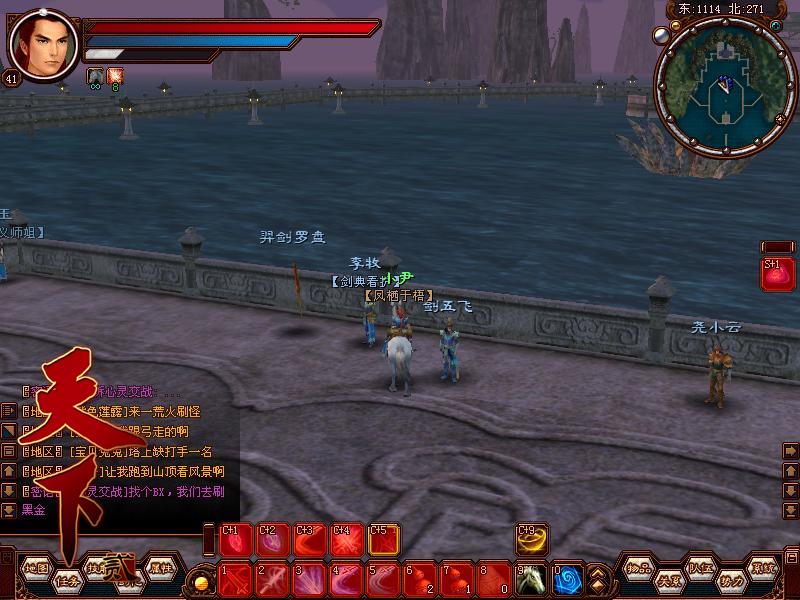This screenshot has width=800, height=600.
Task: Open the 地图 map panel
Action: (x=36, y=568)
